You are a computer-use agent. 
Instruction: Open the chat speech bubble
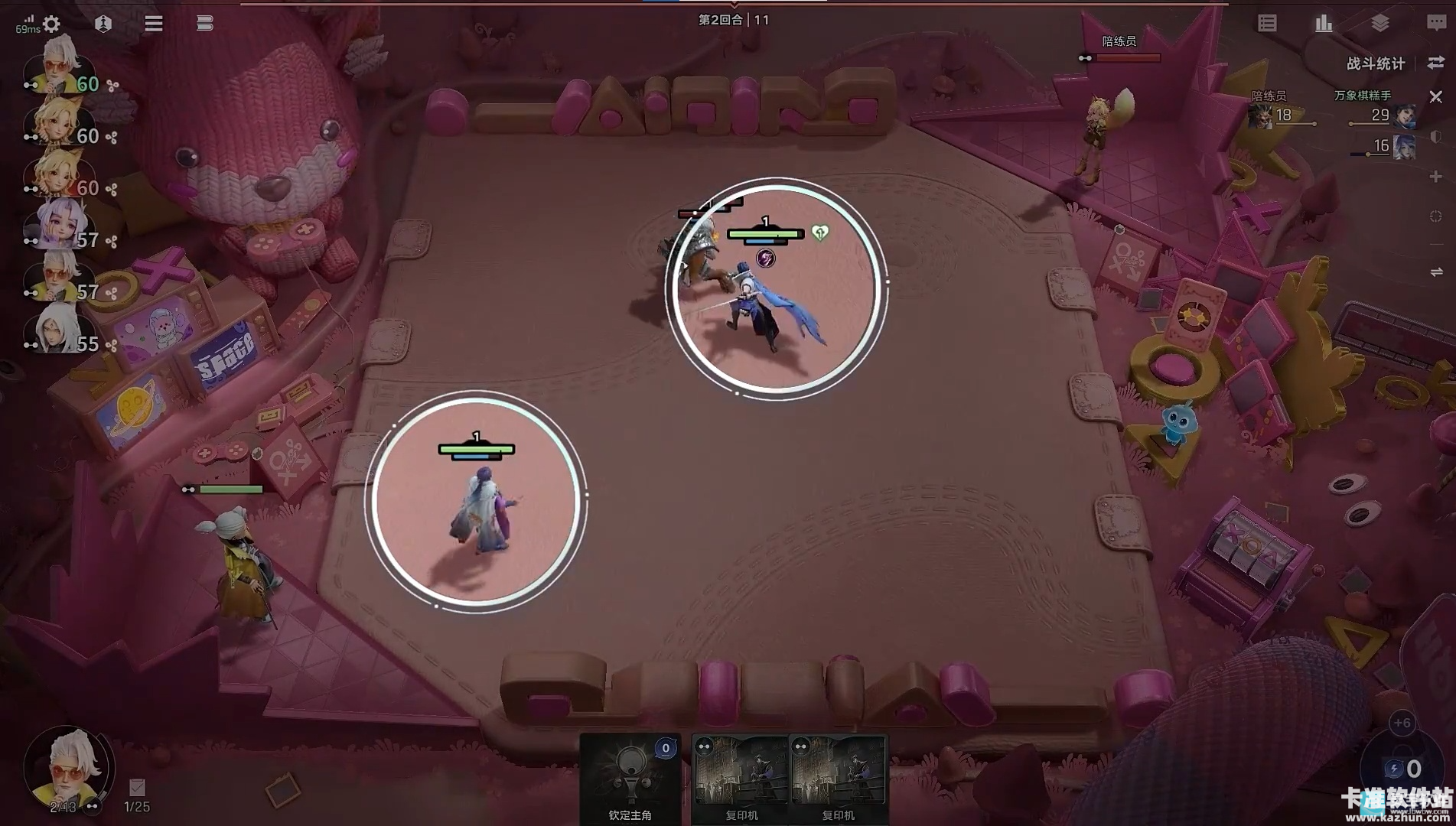(x=1435, y=24)
